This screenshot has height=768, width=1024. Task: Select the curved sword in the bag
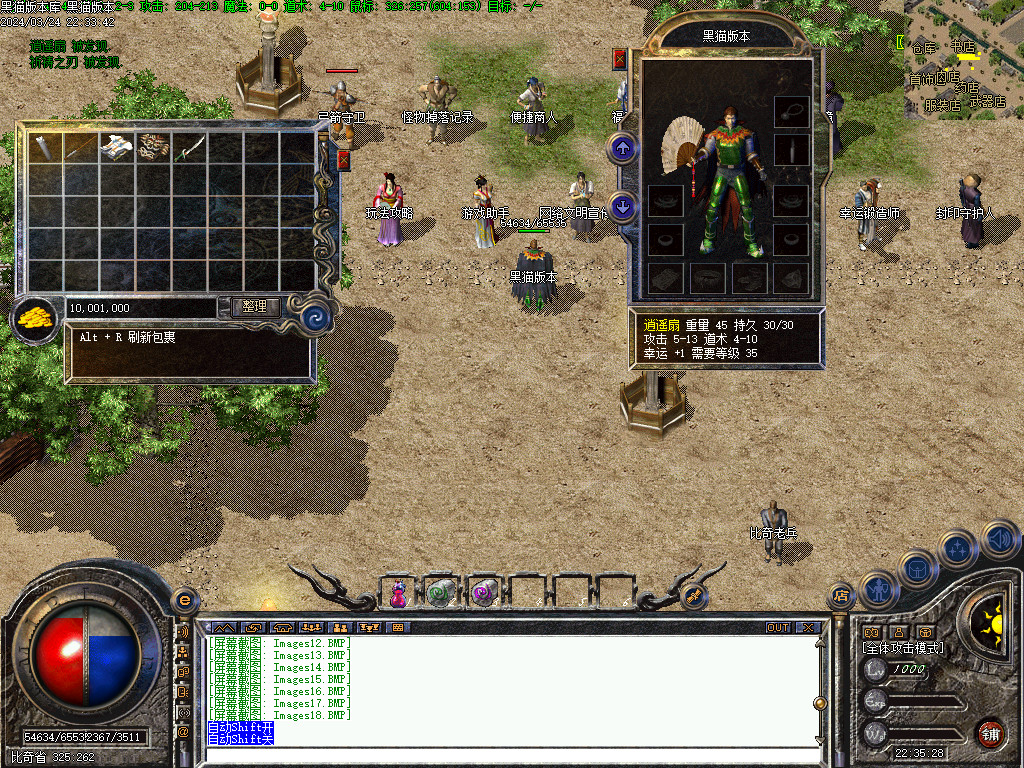(189, 148)
